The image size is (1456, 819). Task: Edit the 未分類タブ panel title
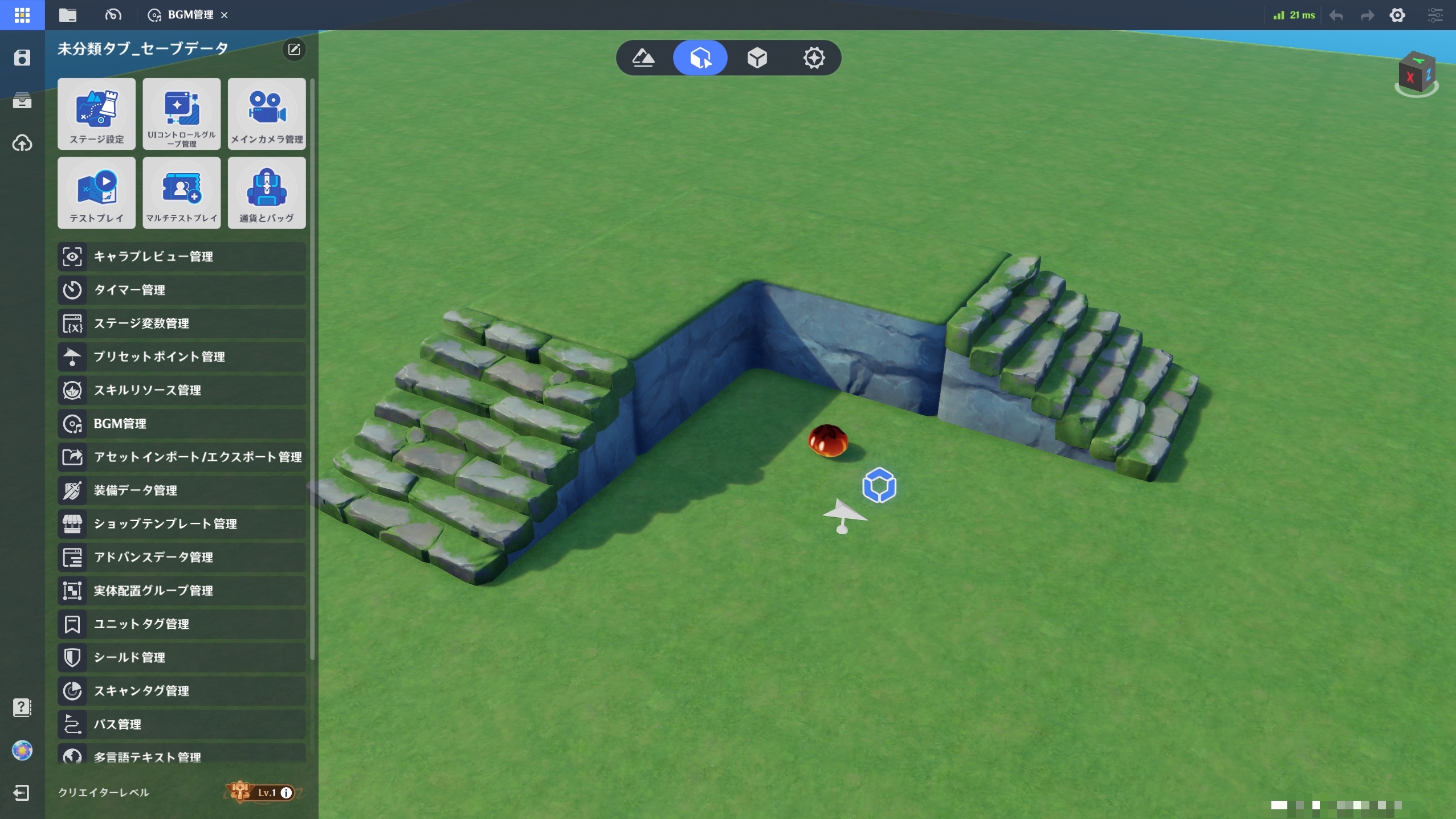[x=294, y=50]
